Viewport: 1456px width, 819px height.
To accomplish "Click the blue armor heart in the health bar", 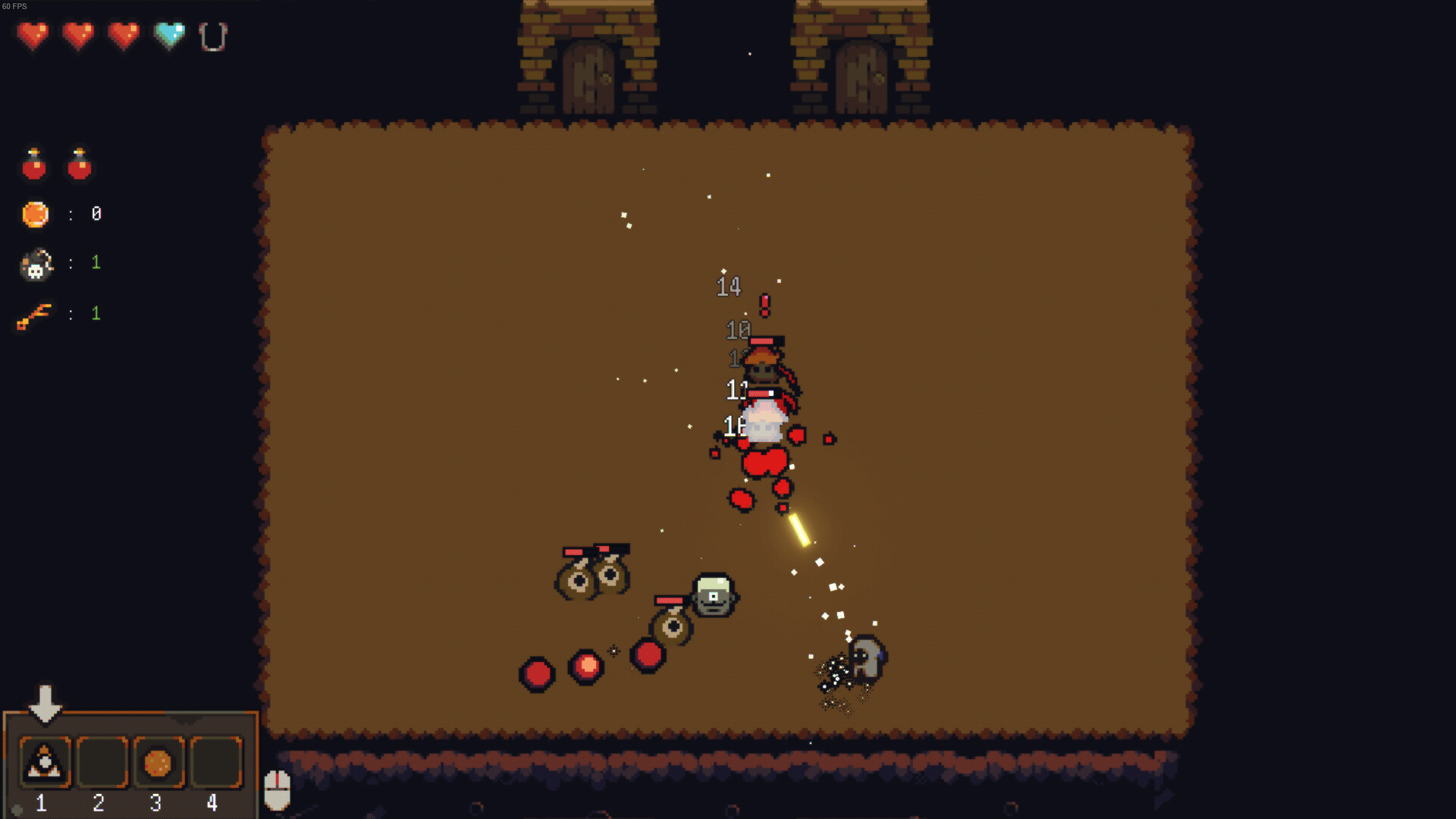I will click(x=168, y=33).
